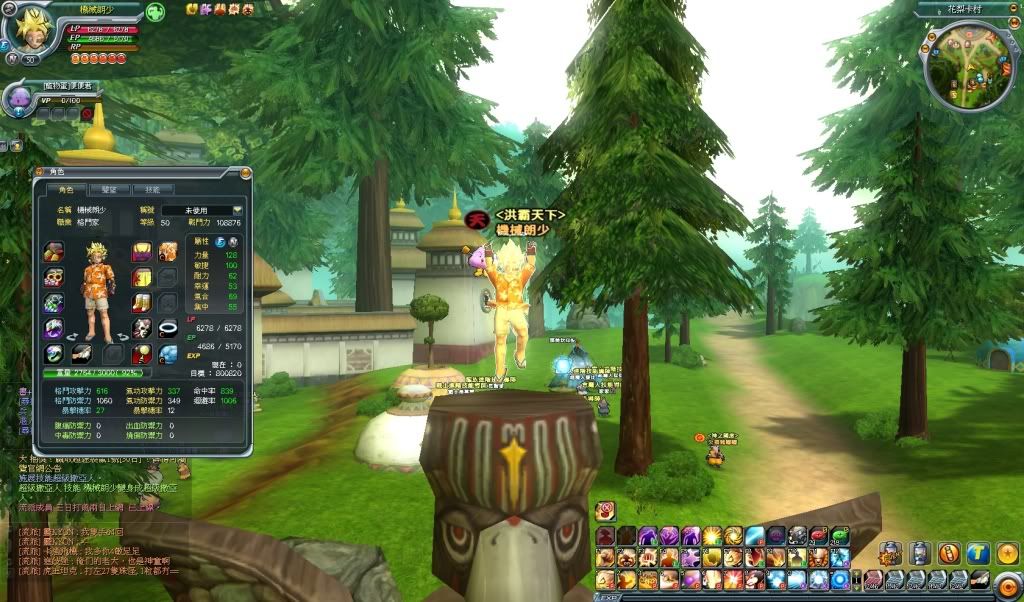
Task: Select the purple pet portrait
Action: [19, 97]
